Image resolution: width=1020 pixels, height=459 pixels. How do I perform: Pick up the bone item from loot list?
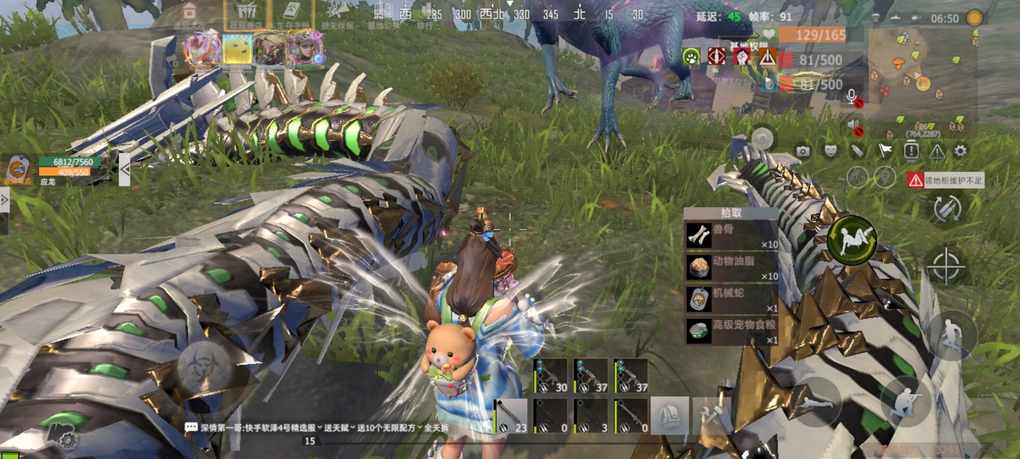(x=730, y=236)
